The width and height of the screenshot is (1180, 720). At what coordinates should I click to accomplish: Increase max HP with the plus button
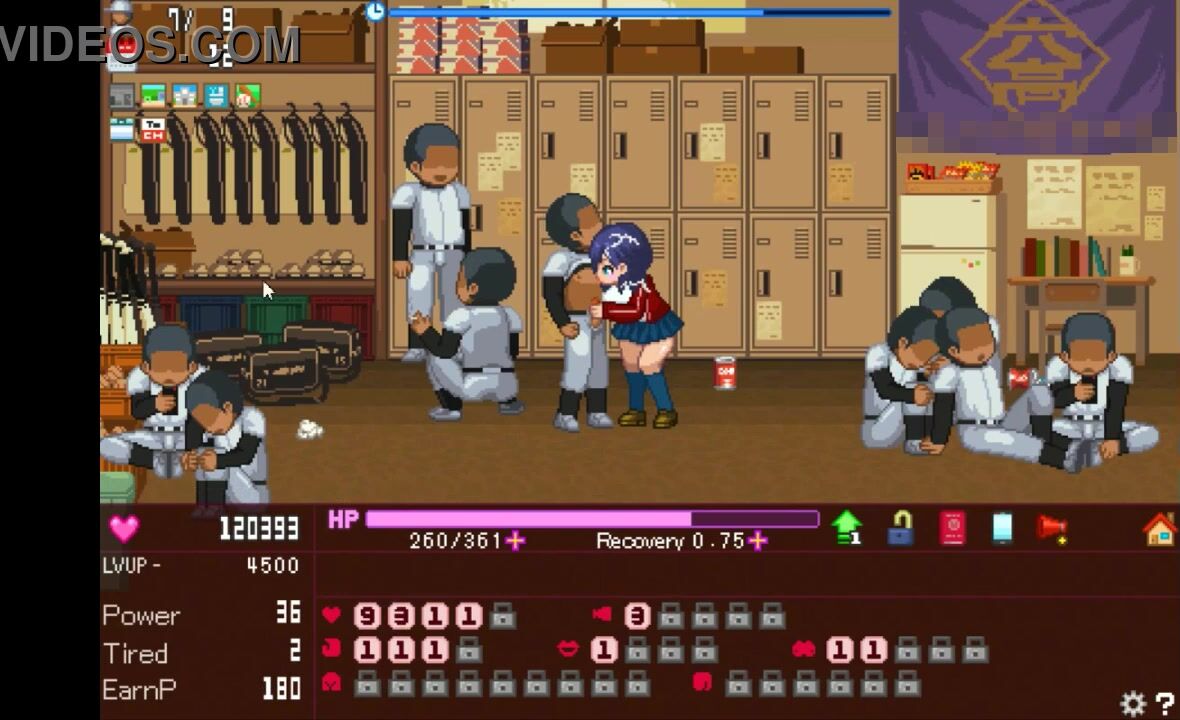point(515,541)
